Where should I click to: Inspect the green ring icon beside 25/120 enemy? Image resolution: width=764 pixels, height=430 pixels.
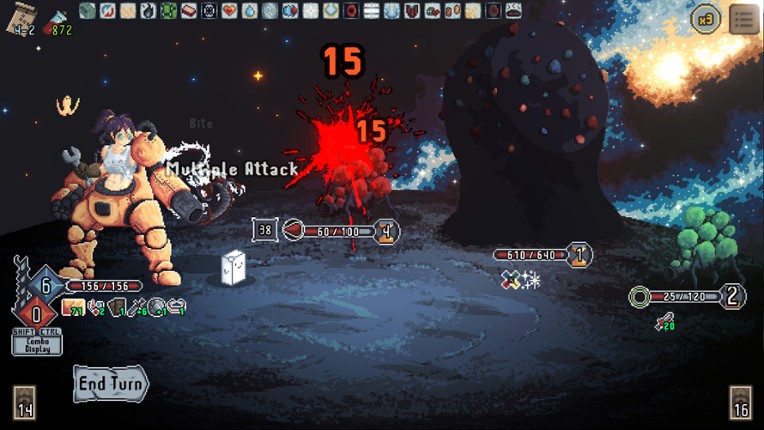click(639, 296)
